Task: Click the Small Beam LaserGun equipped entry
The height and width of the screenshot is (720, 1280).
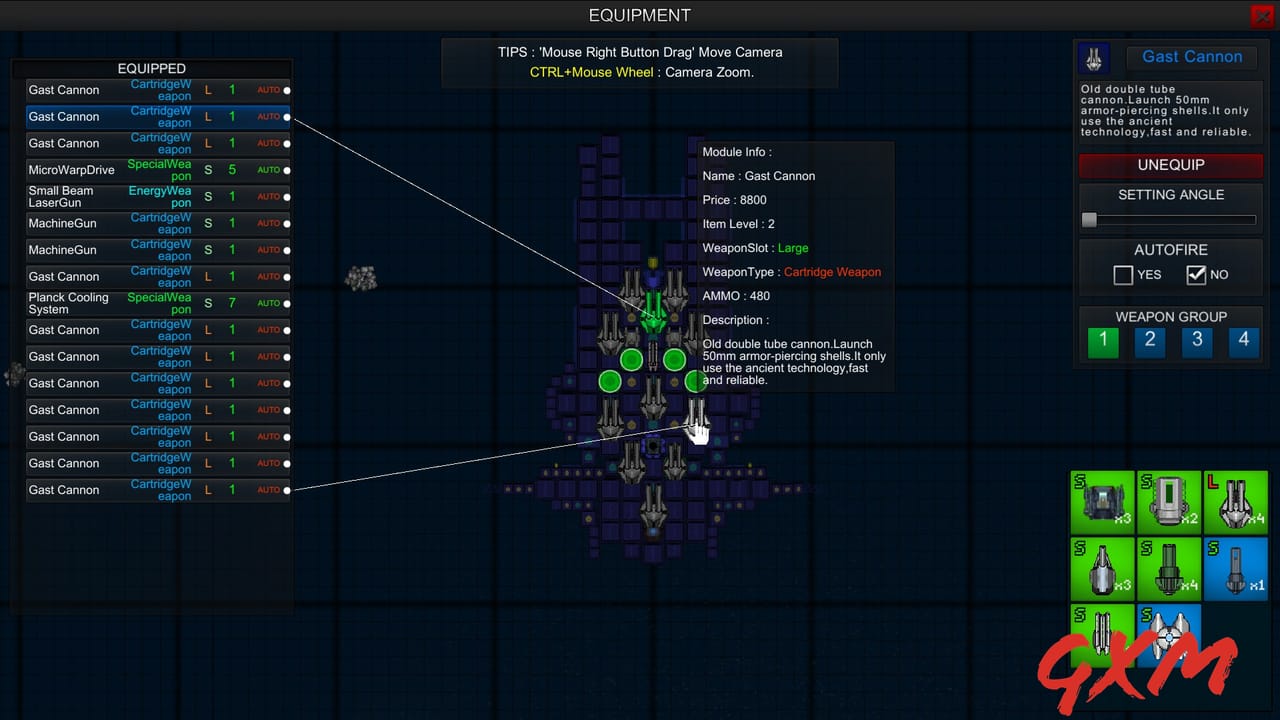Action: point(120,196)
